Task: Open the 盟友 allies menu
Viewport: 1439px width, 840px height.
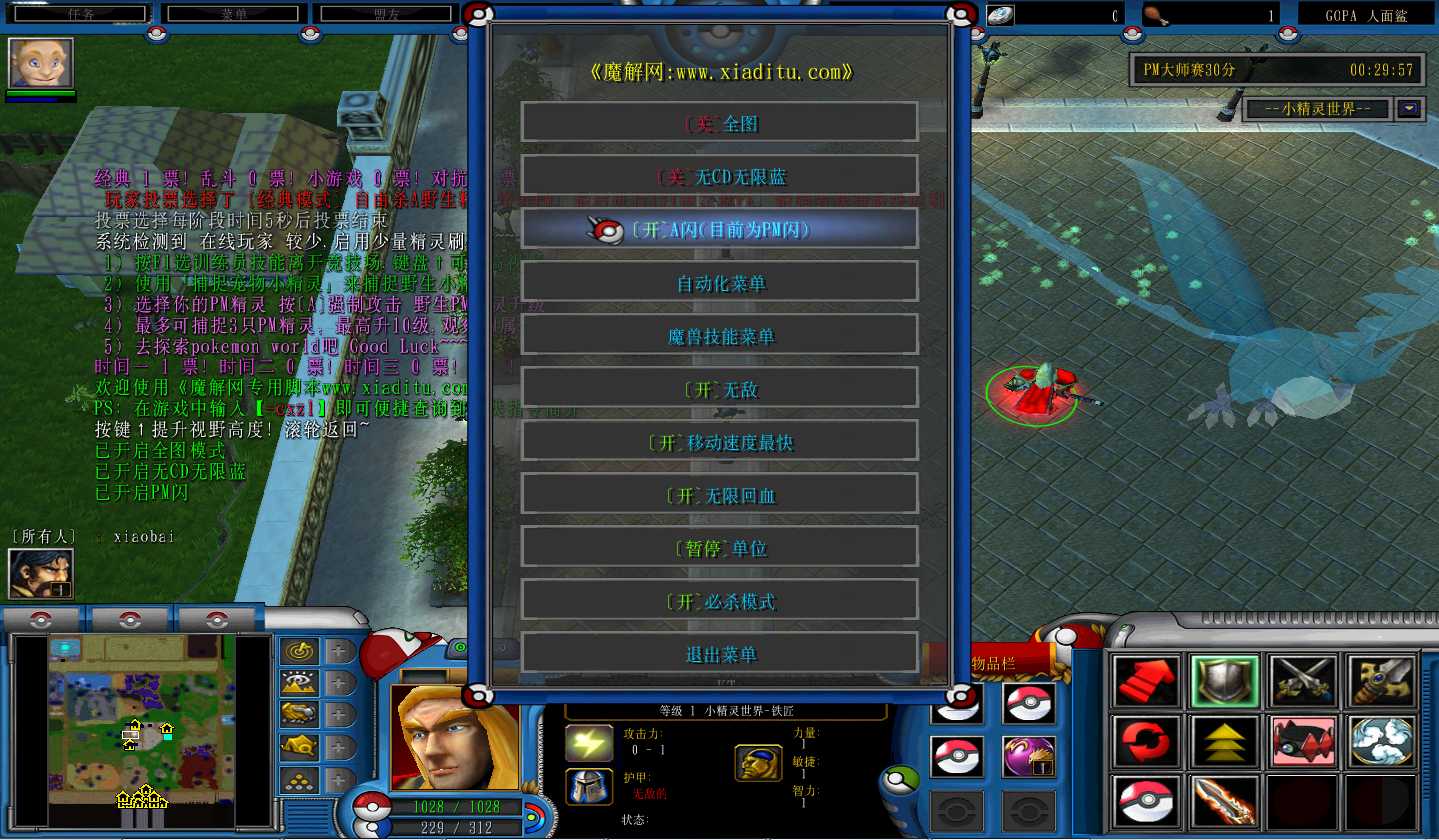Action: point(385,12)
